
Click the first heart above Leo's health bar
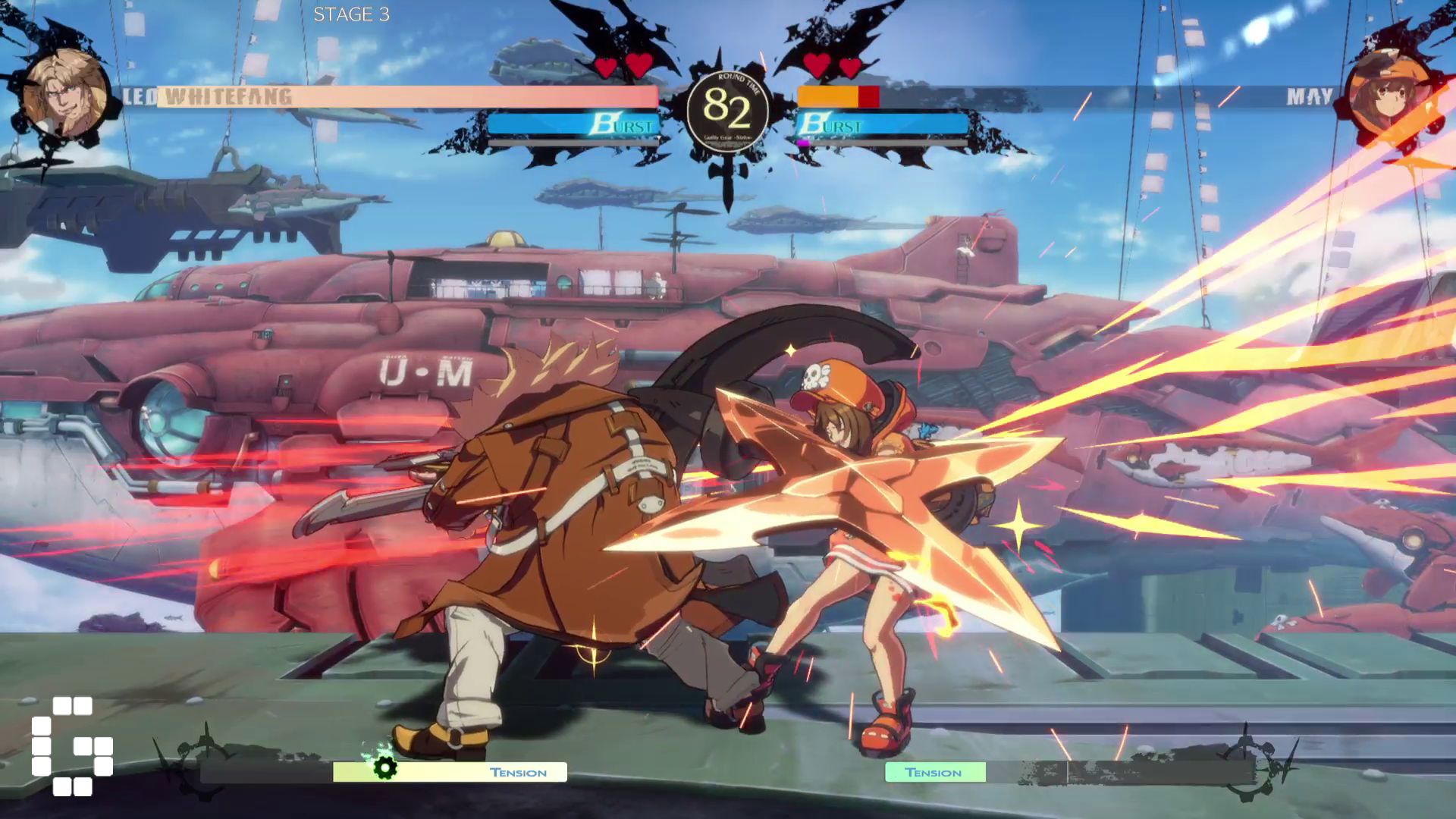coord(607,67)
